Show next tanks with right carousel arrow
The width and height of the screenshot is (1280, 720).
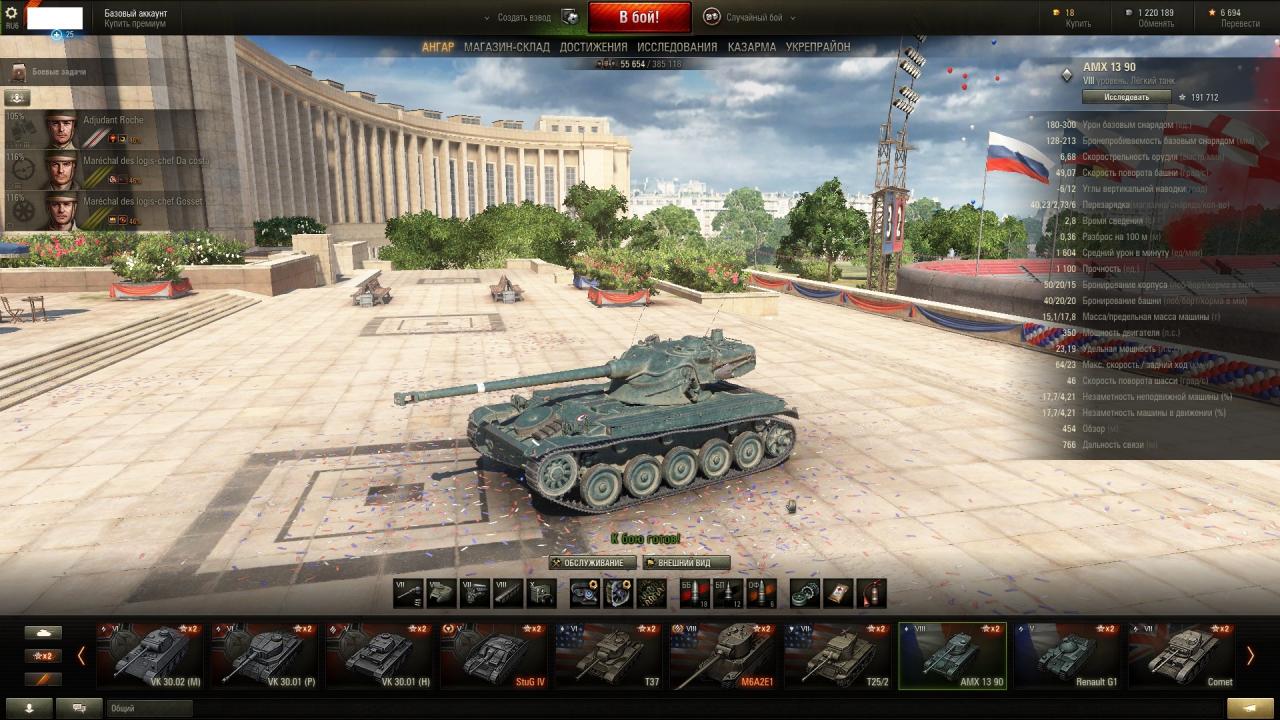[x=1249, y=655]
